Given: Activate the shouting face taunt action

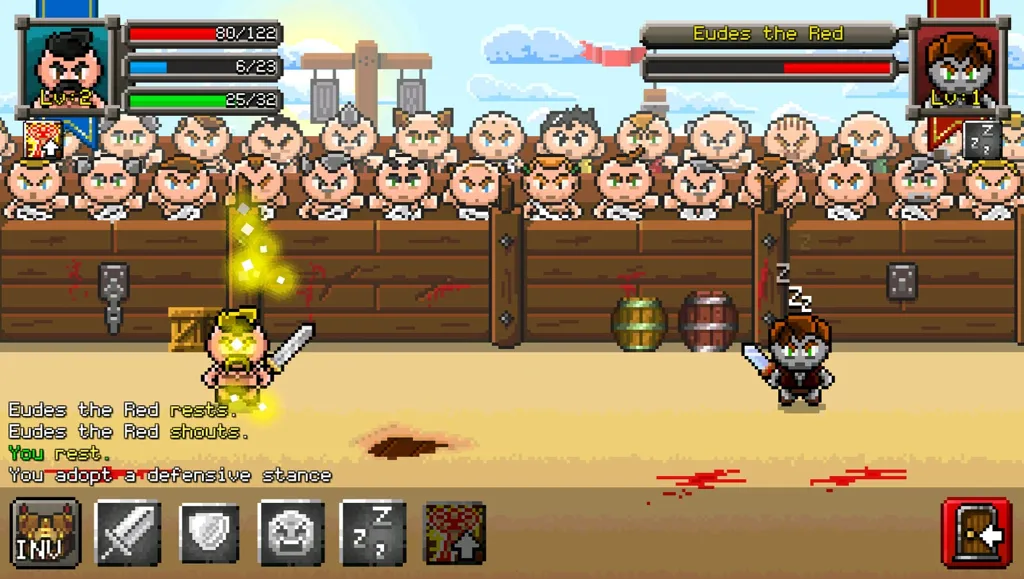Looking at the screenshot, I should click(x=292, y=533).
